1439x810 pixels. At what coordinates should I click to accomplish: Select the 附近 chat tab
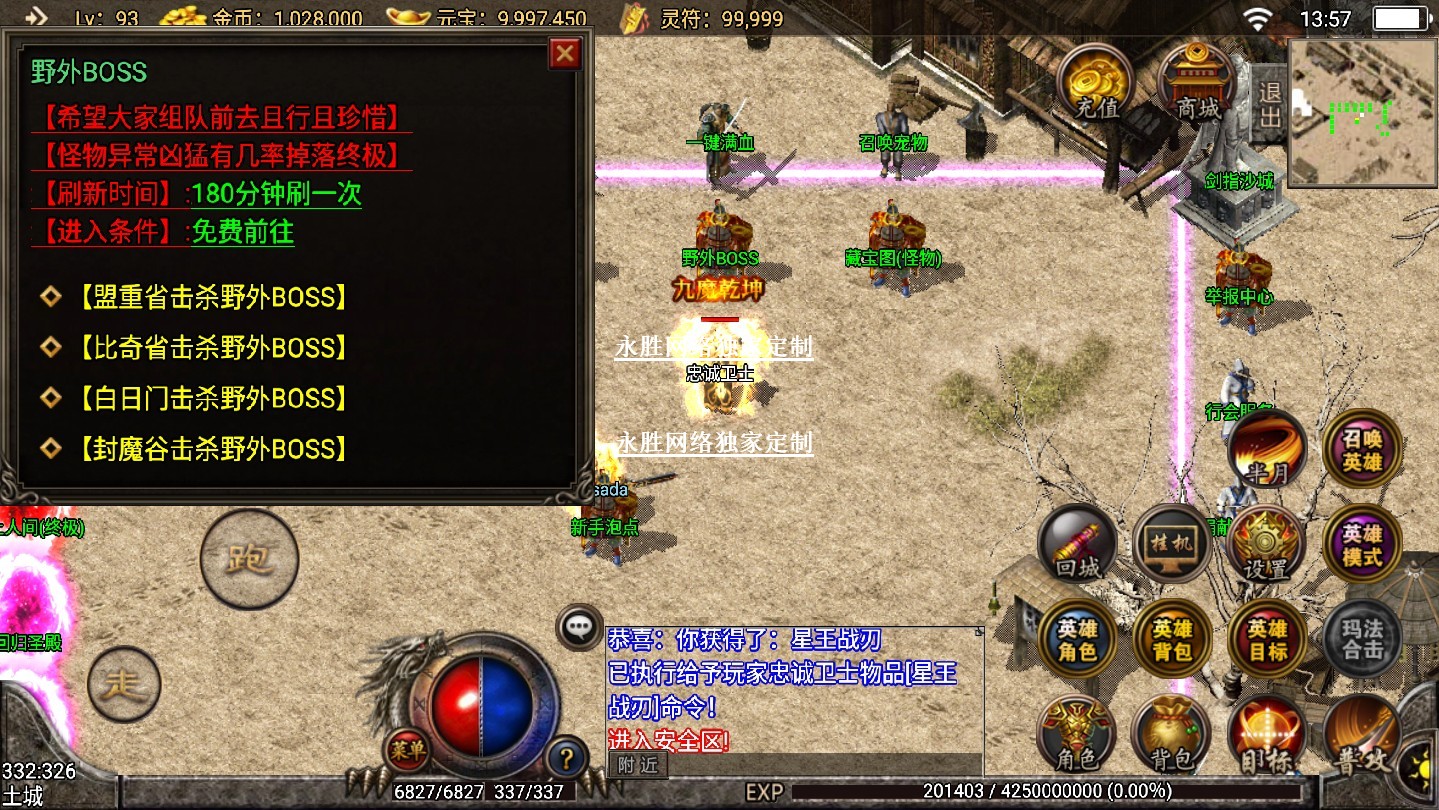[x=637, y=765]
